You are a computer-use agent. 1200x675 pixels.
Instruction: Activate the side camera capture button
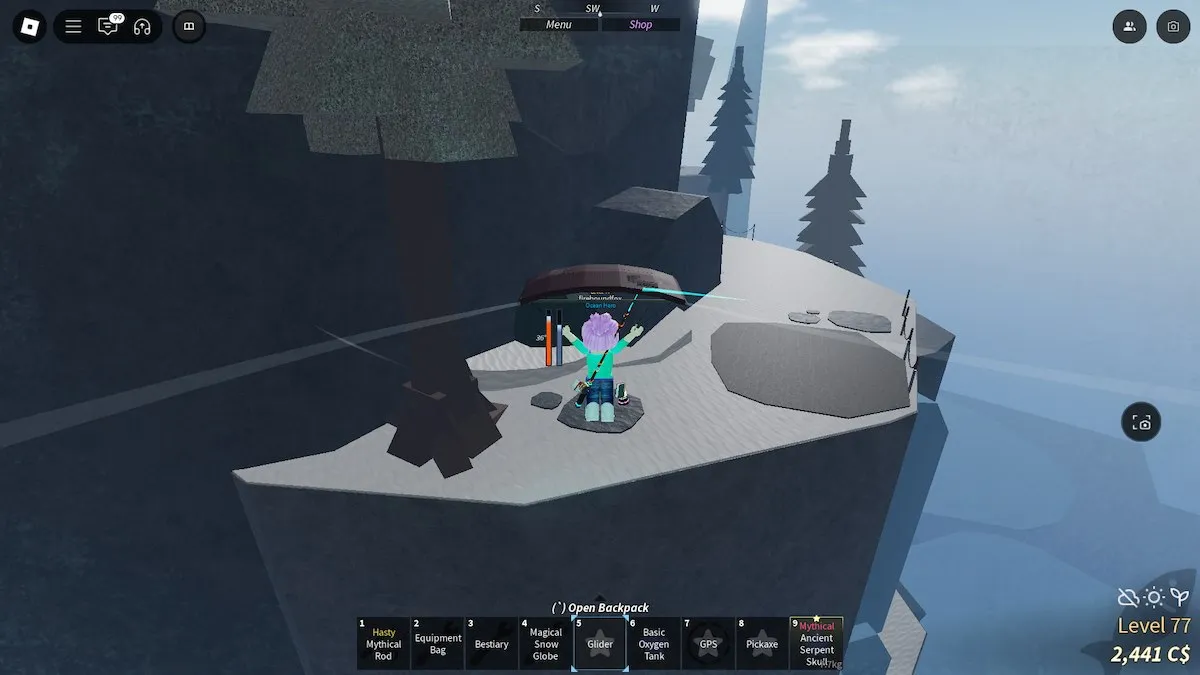pyautogui.click(x=1141, y=422)
